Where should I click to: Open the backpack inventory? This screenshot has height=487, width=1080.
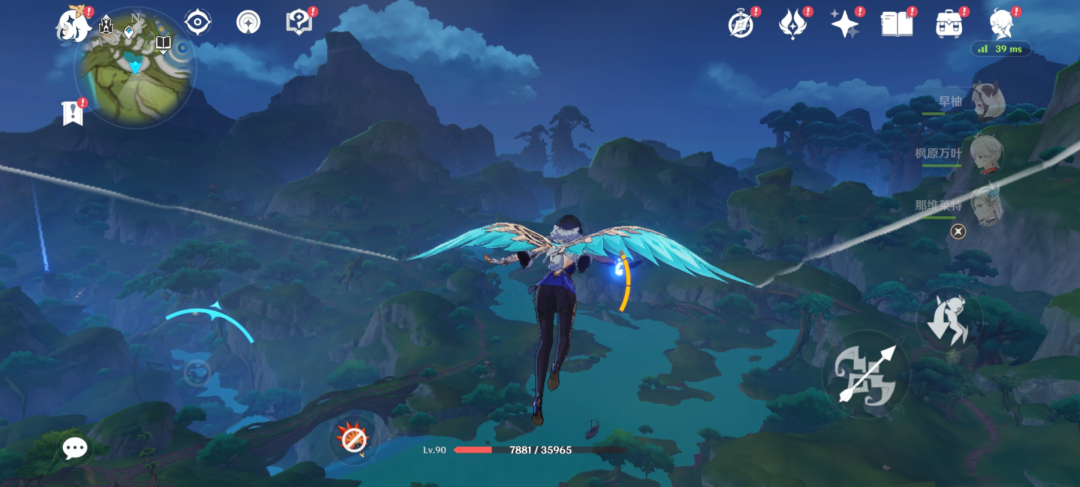tap(948, 24)
